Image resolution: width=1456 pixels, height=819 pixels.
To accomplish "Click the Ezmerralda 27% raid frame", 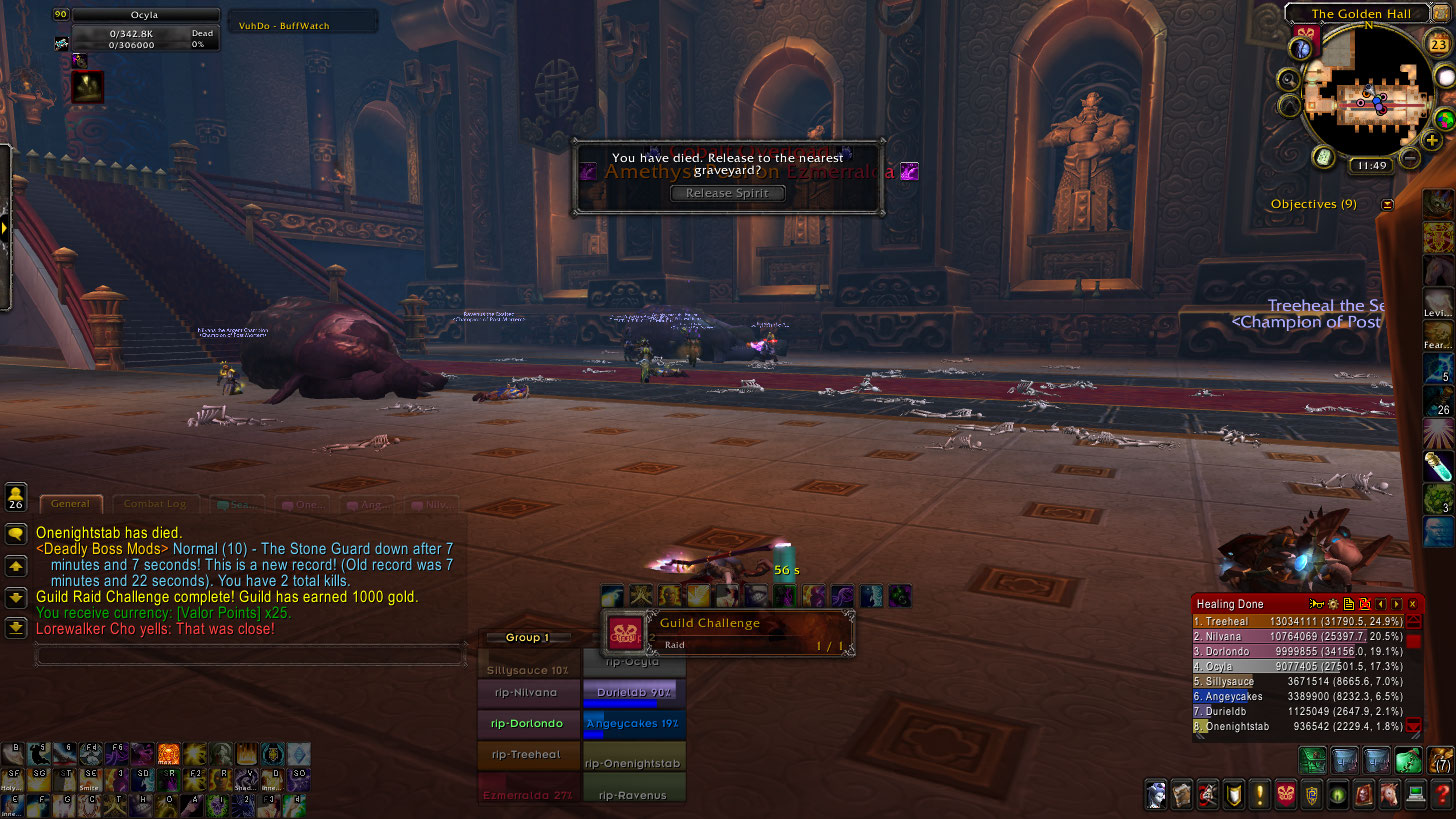I will click(529, 795).
